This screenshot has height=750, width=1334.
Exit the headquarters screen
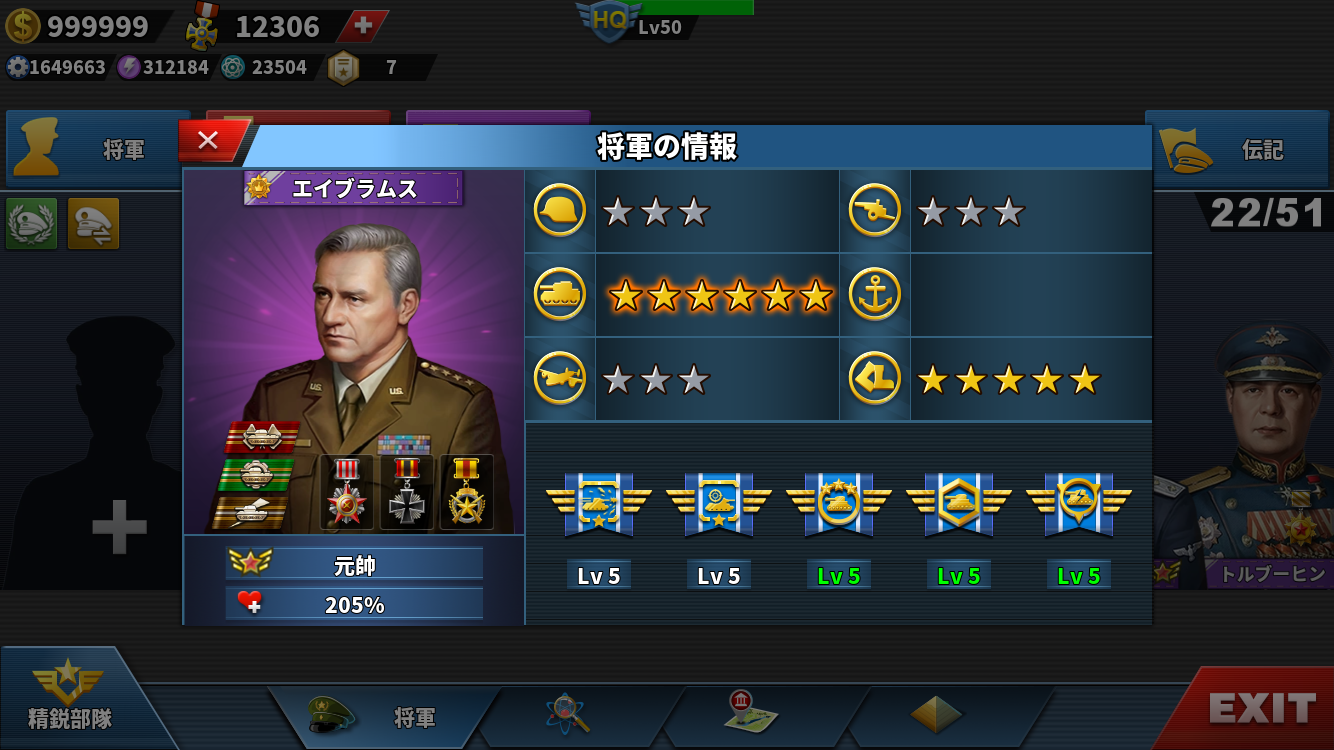point(1262,709)
